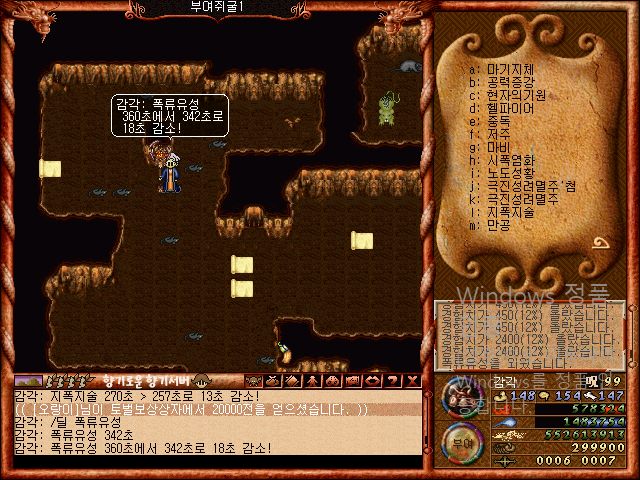Choose the 저주 spell entry
Viewport: 640px width, 480px height.
497,134
